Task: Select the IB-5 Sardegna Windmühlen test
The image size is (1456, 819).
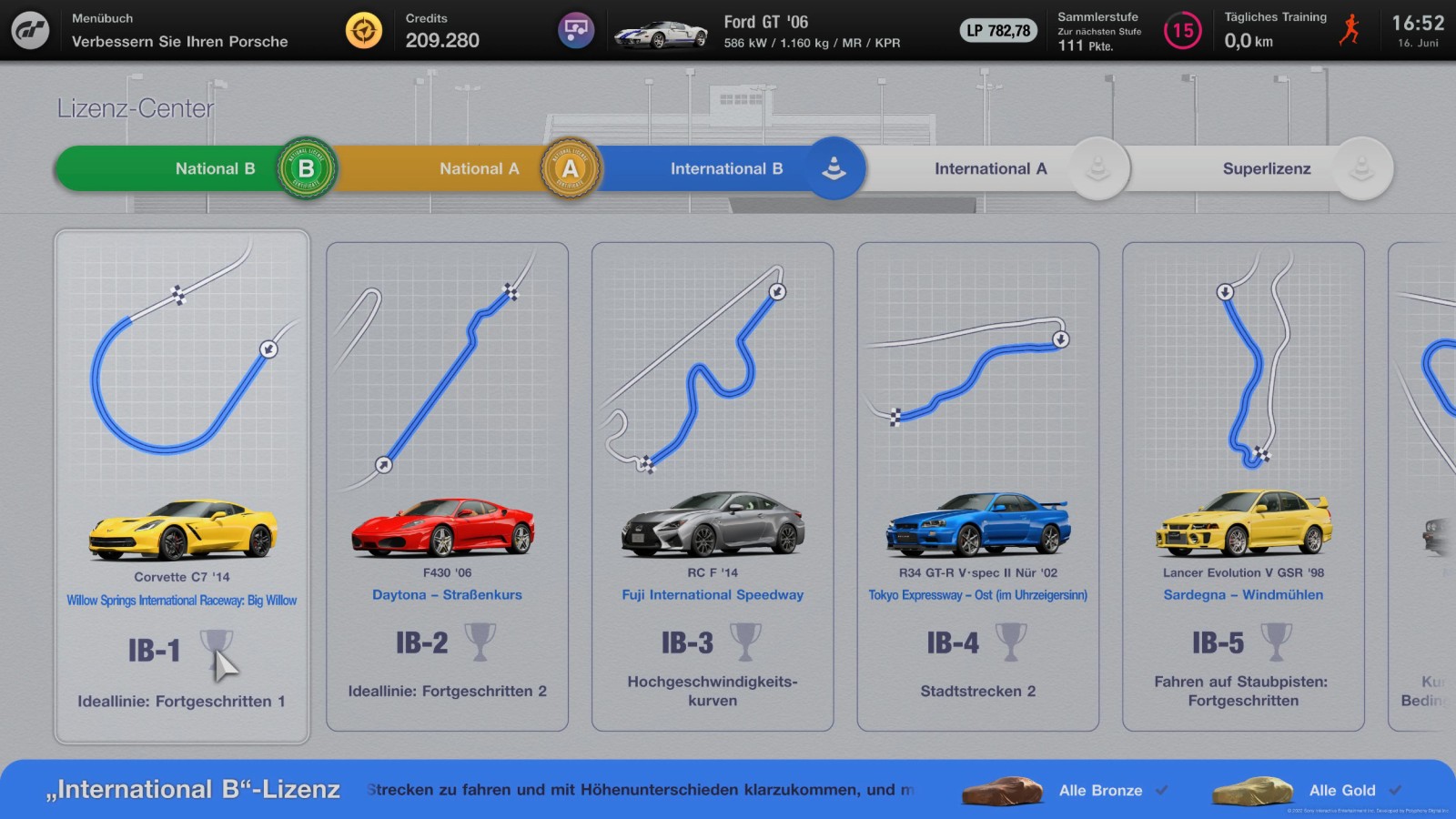Action: click(x=1243, y=486)
